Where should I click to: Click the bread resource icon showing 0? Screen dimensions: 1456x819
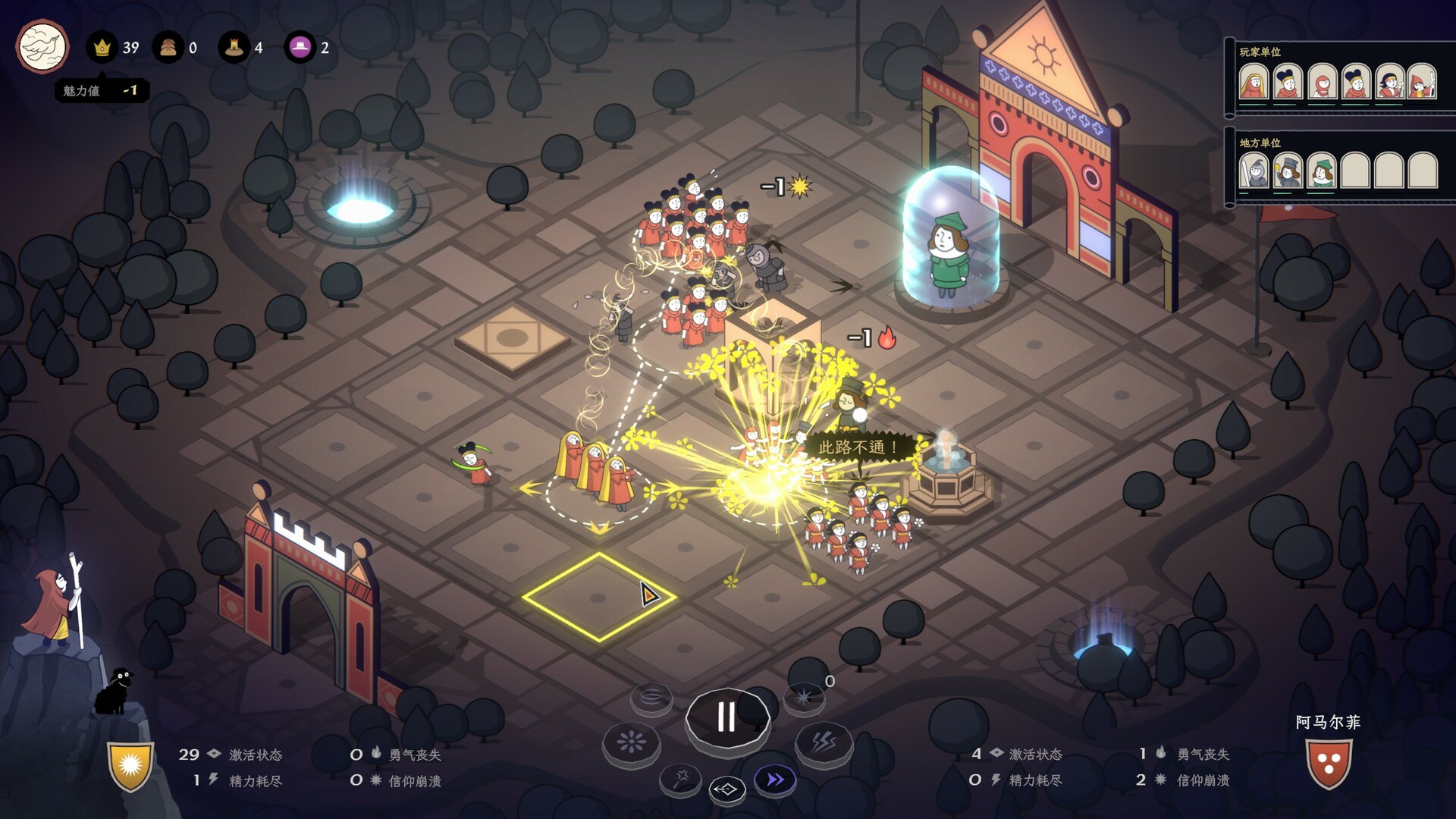tap(168, 47)
